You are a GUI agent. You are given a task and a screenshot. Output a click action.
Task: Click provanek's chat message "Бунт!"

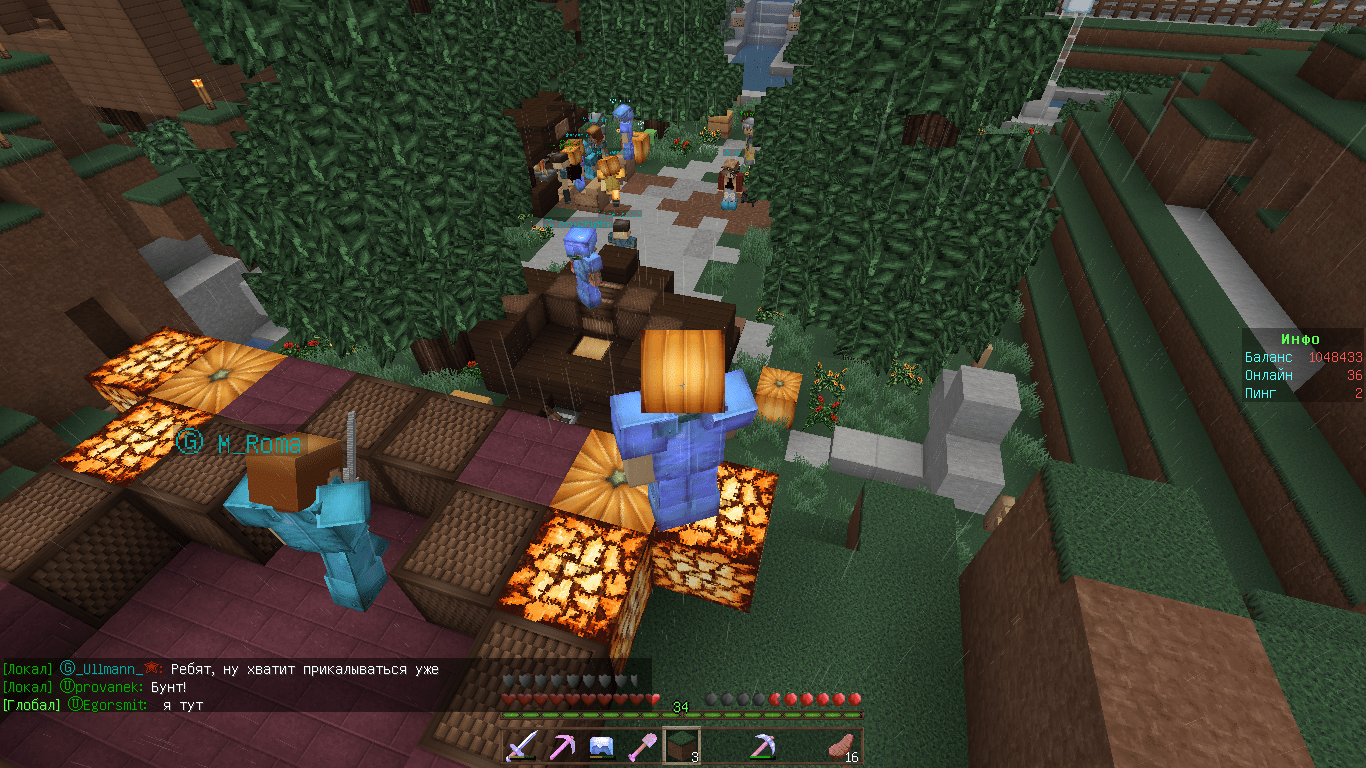pyautogui.click(x=168, y=688)
